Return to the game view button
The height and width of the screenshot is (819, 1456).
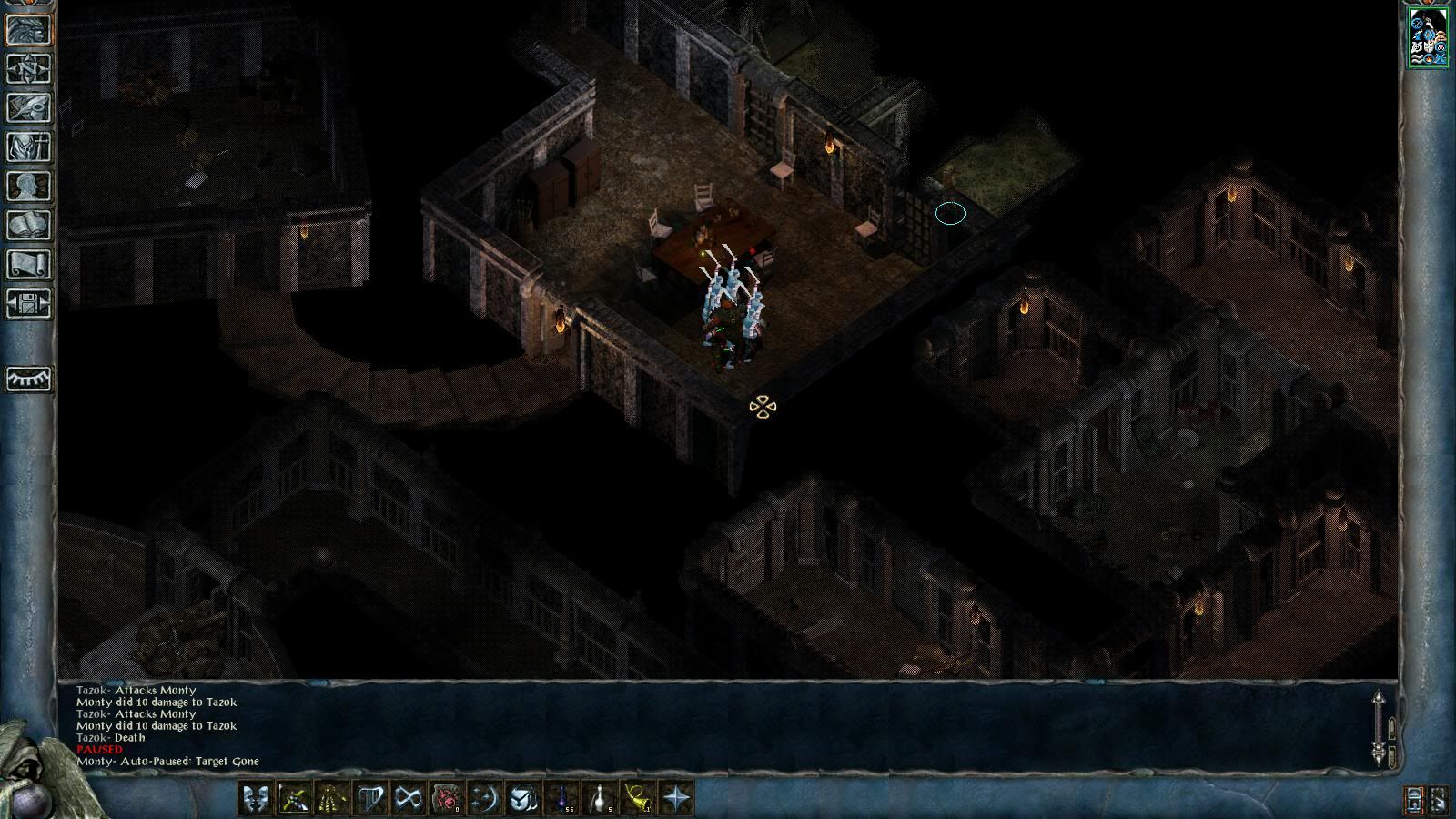point(28,29)
